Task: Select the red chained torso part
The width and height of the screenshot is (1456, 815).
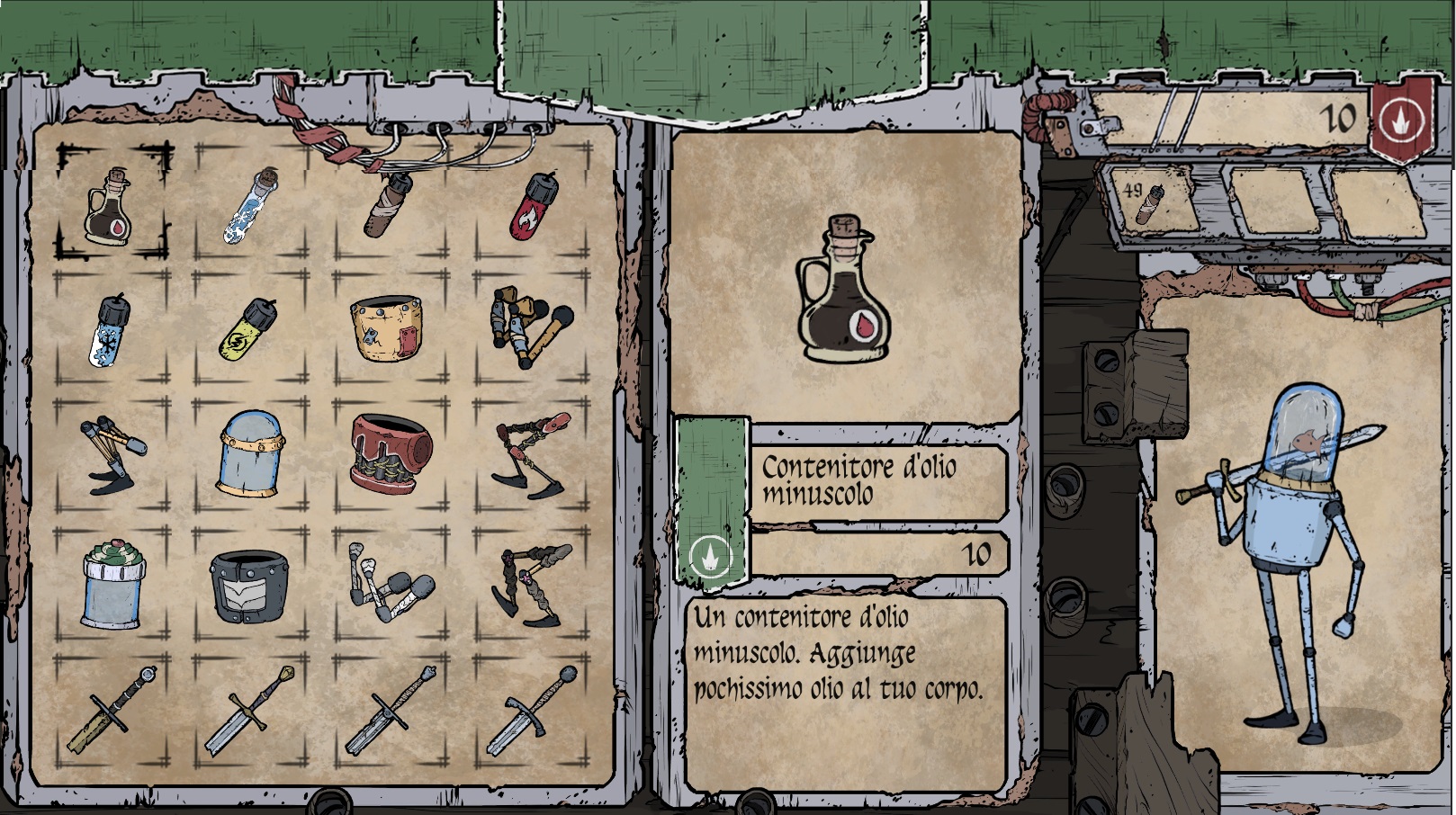Action: 391,453
